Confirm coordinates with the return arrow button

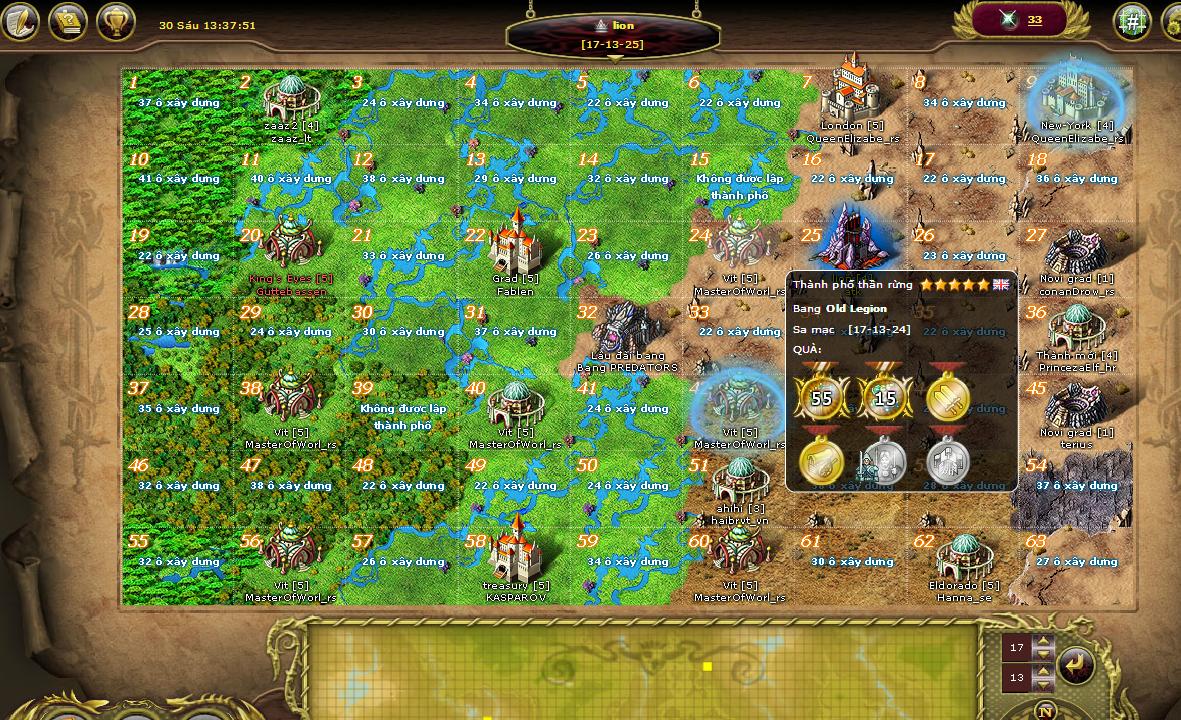(1076, 665)
